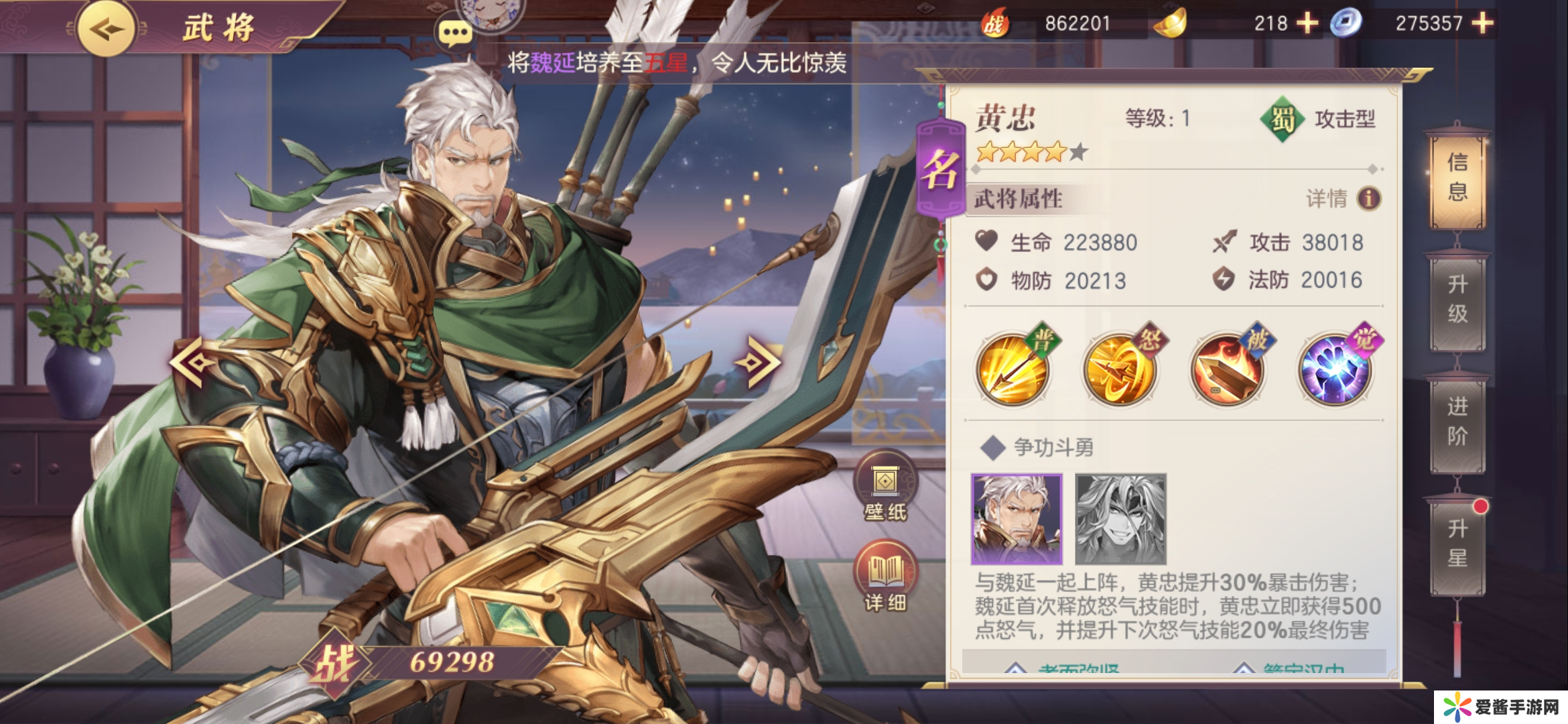View the 怒 rage skill icon
Screen dimensions: 1568x724
click(1120, 369)
